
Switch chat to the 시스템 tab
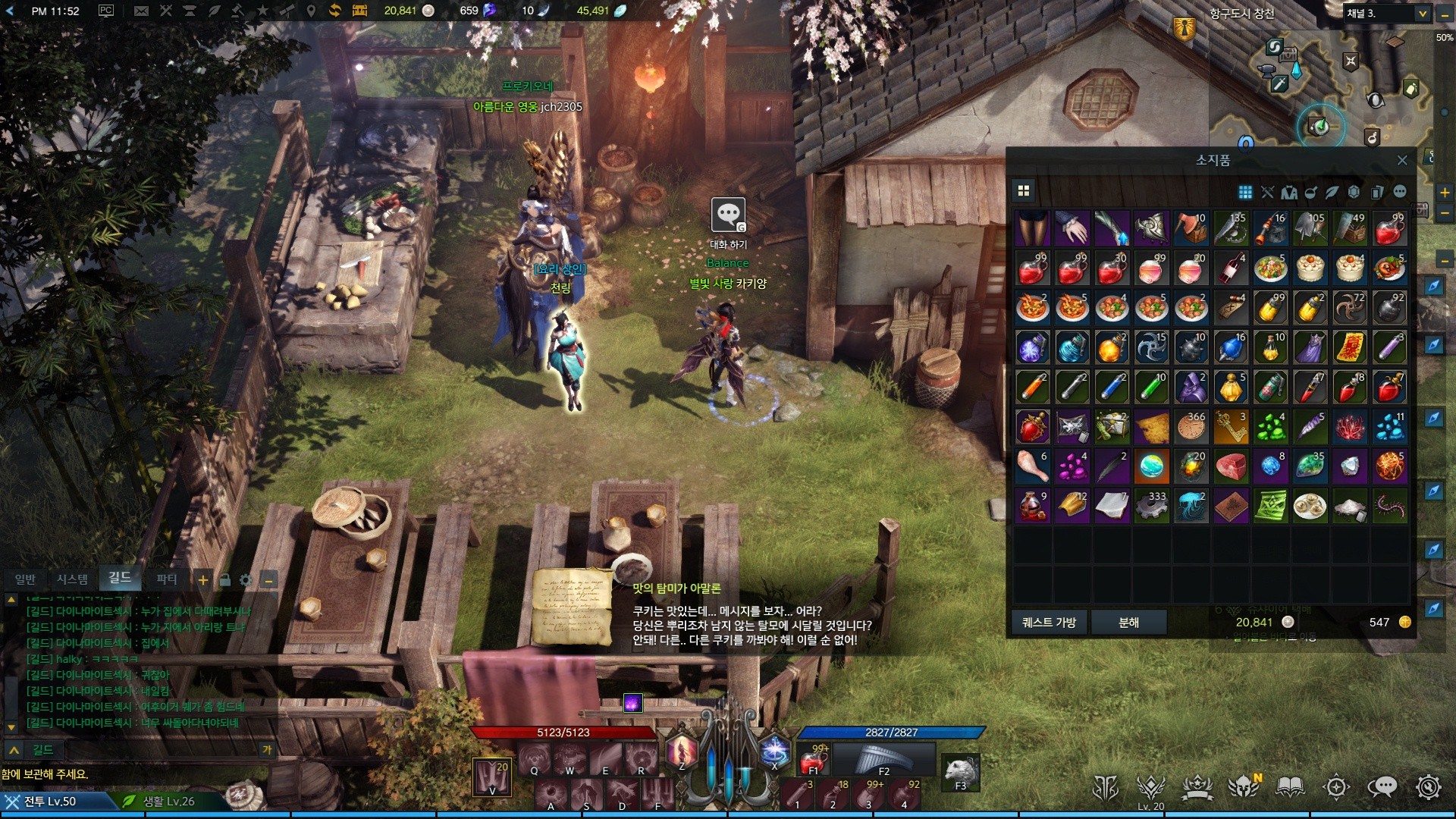click(73, 579)
